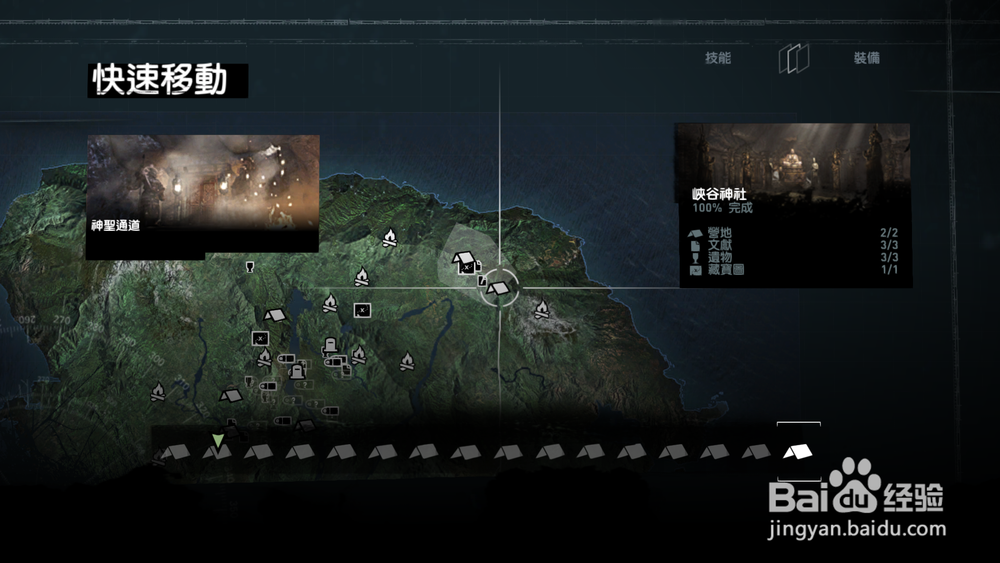Viewport: 1000px width, 563px height.
Task: Choose the highlighted white camp tent in strip
Action: (798, 451)
